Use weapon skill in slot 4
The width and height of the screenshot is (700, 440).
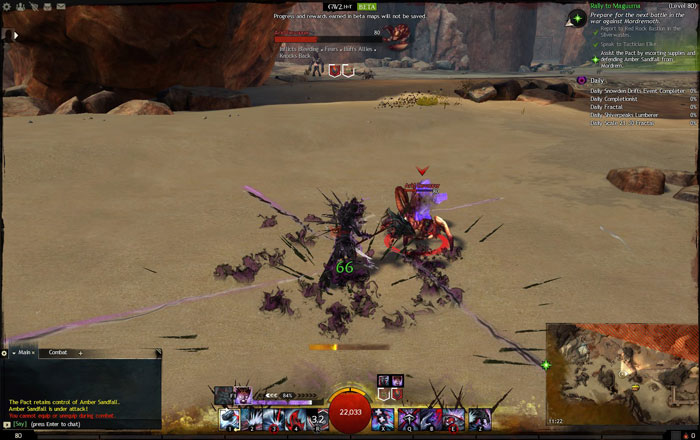[x=297, y=420]
